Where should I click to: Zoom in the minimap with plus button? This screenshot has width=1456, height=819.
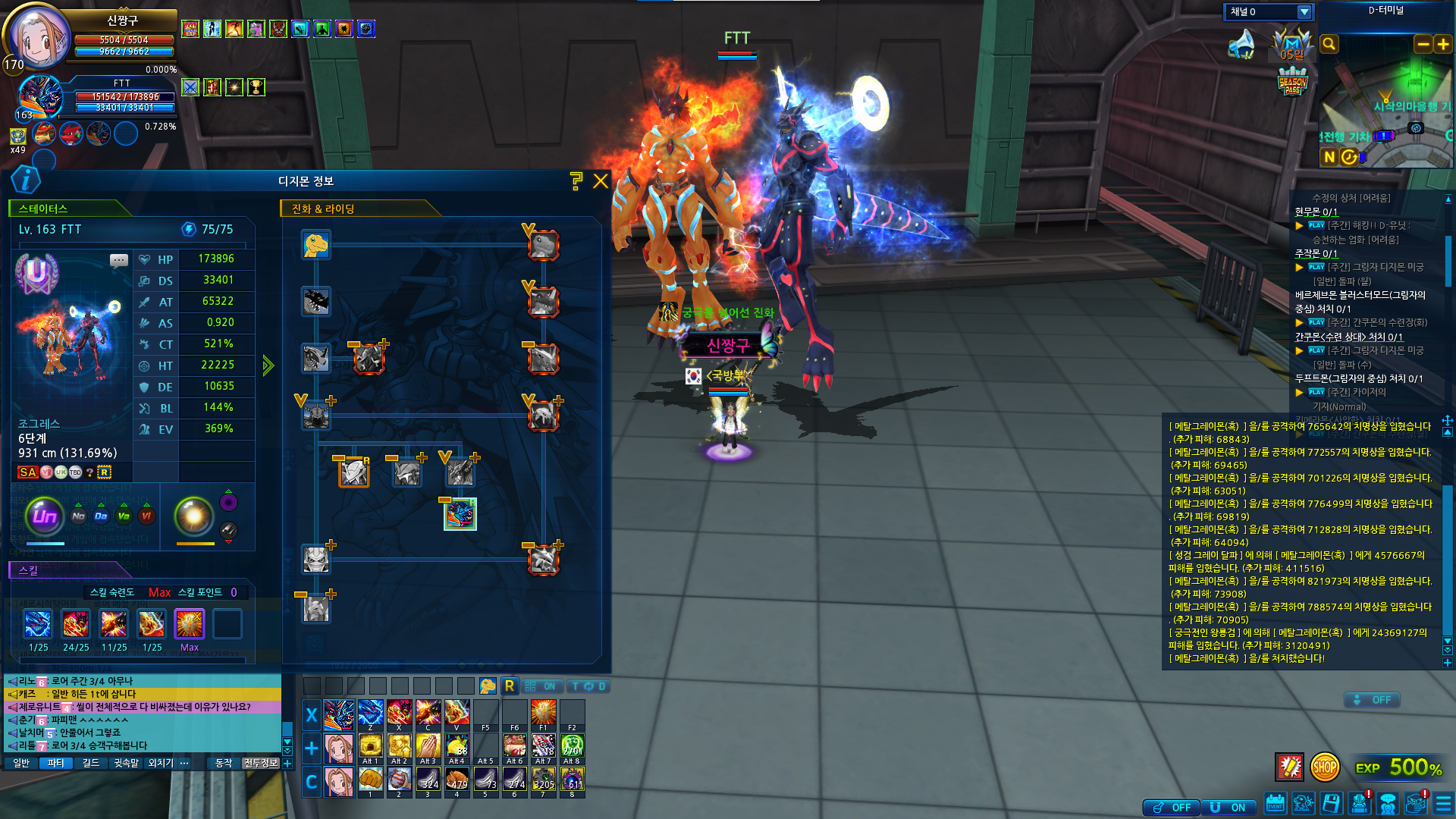pyautogui.click(x=1443, y=45)
